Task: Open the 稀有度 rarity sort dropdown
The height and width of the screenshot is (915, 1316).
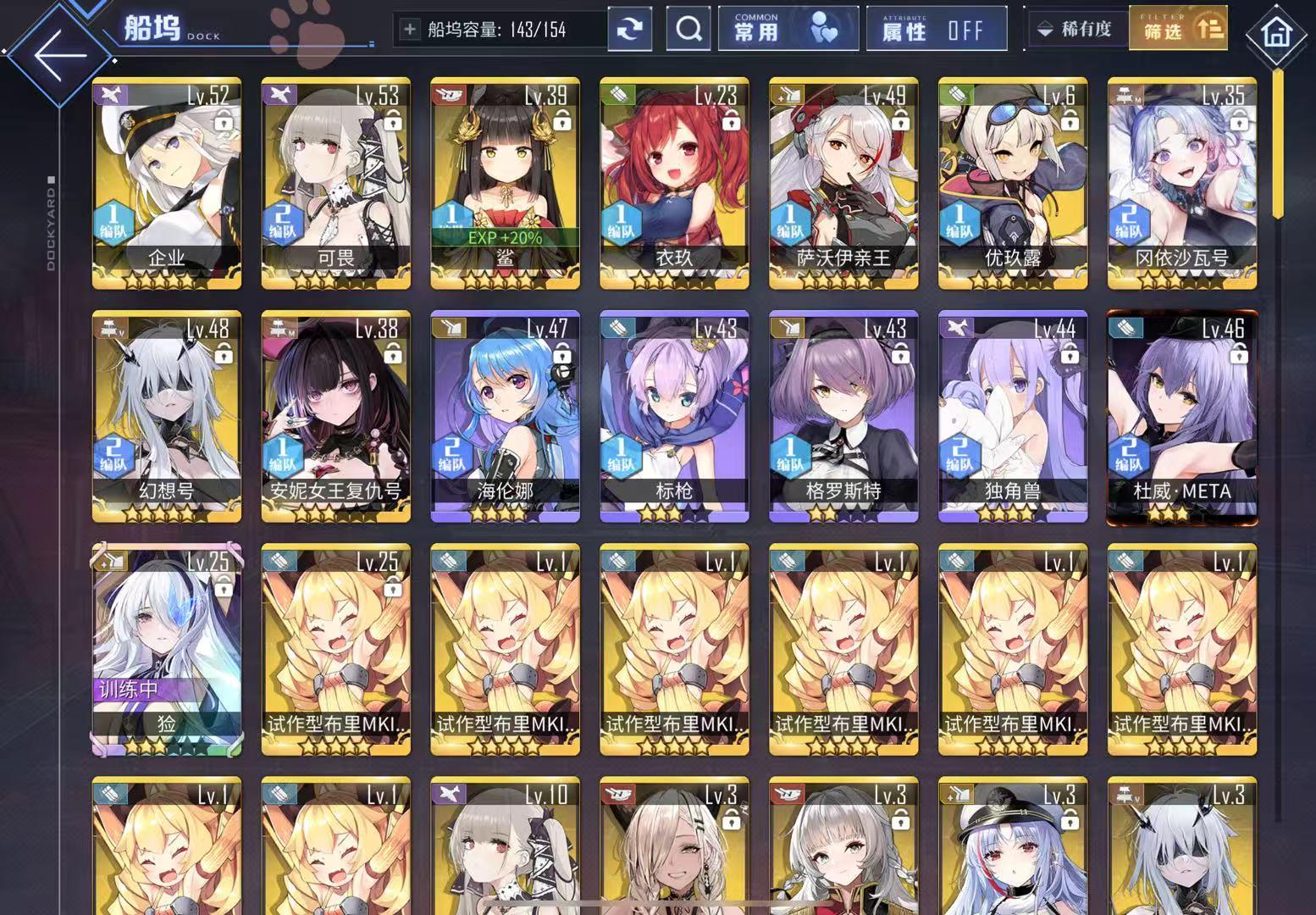Action: (1075, 28)
